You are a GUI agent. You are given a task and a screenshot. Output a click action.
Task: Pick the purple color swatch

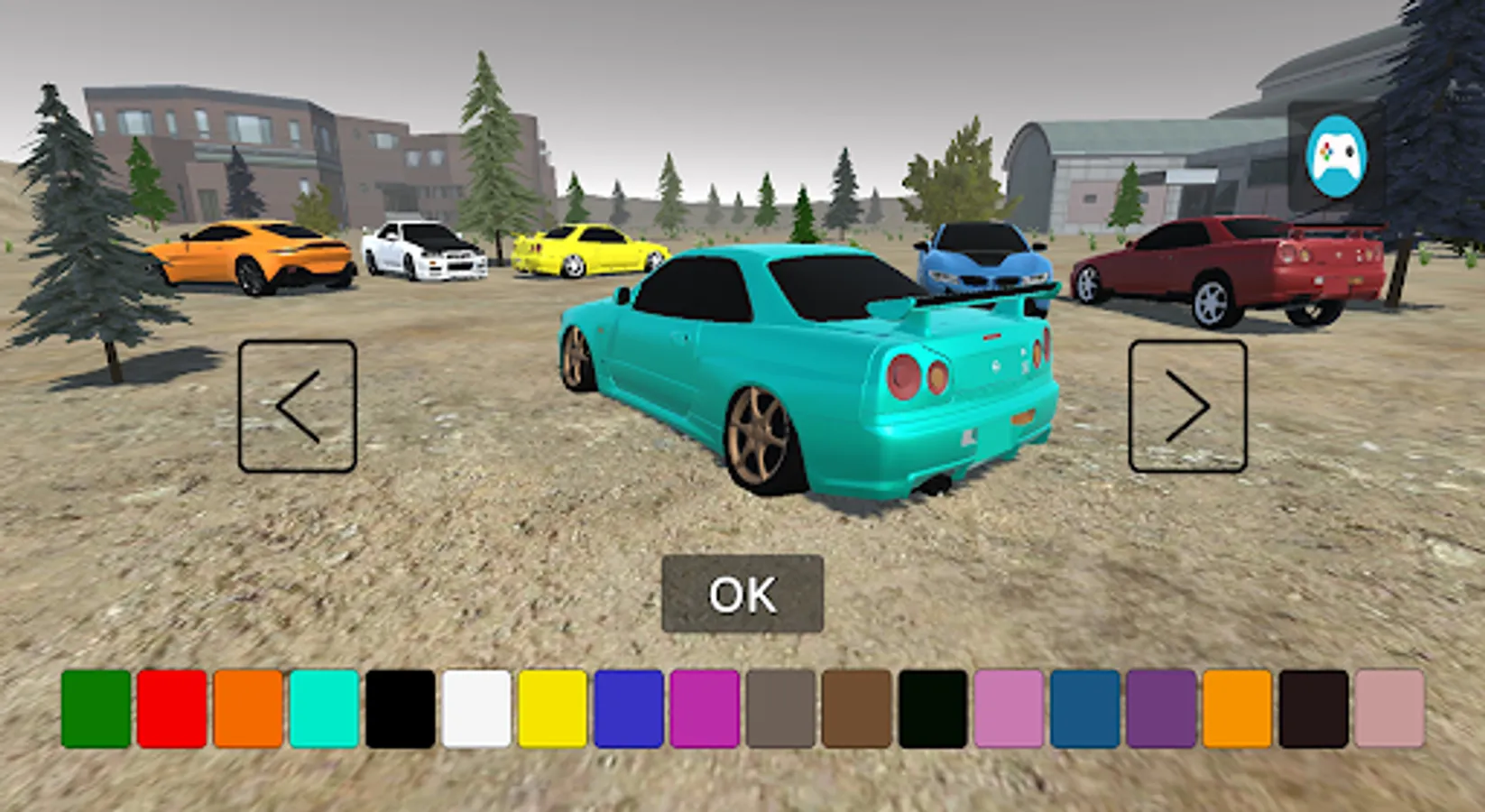[x=1161, y=708]
